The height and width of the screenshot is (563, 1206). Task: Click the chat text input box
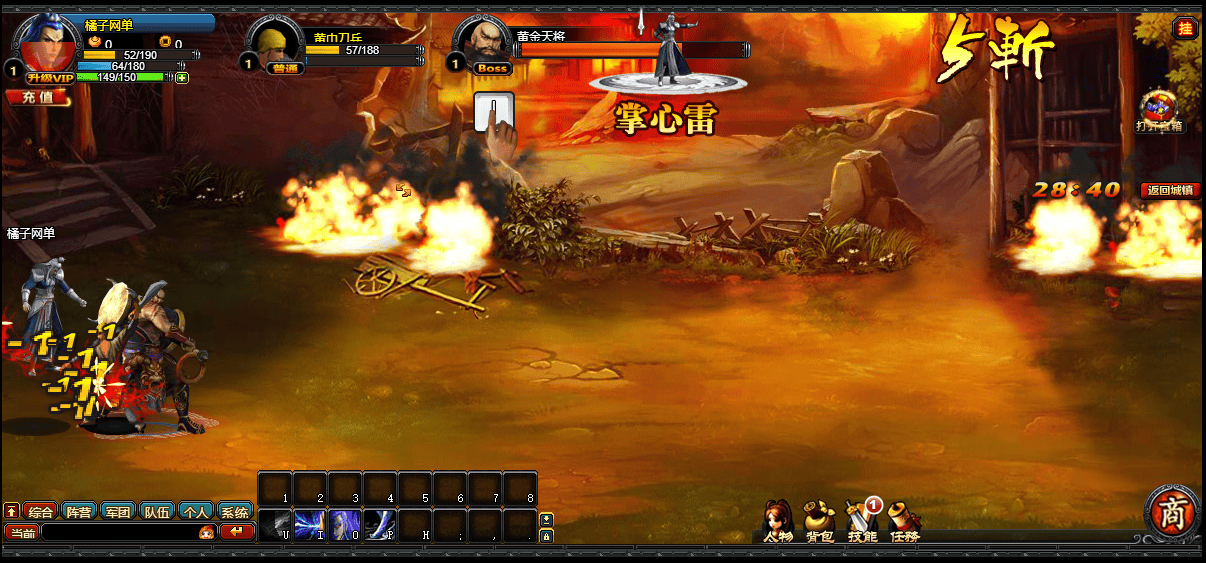(x=120, y=532)
